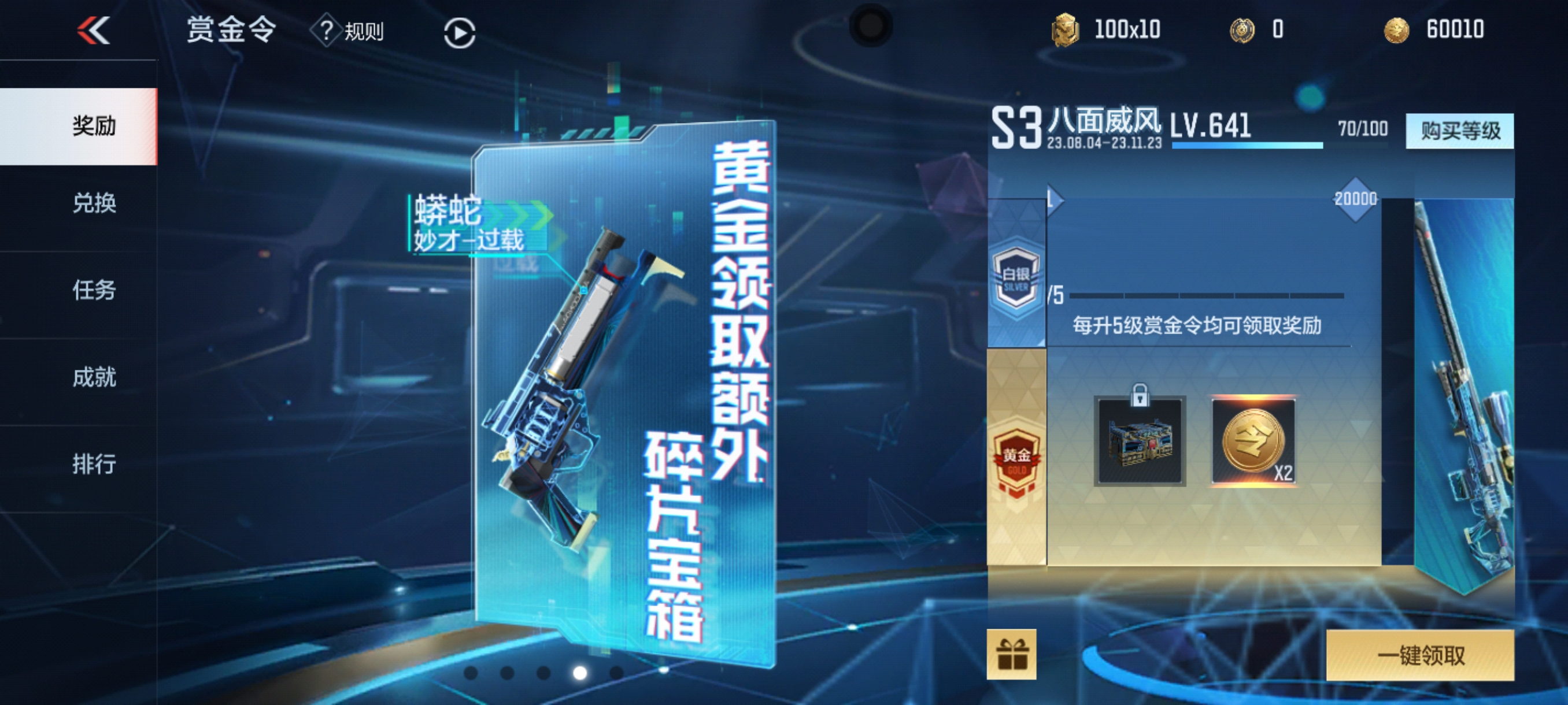The image size is (1568, 705).
Task: Select the gold coin X2 reward
Action: (1253, 441)
